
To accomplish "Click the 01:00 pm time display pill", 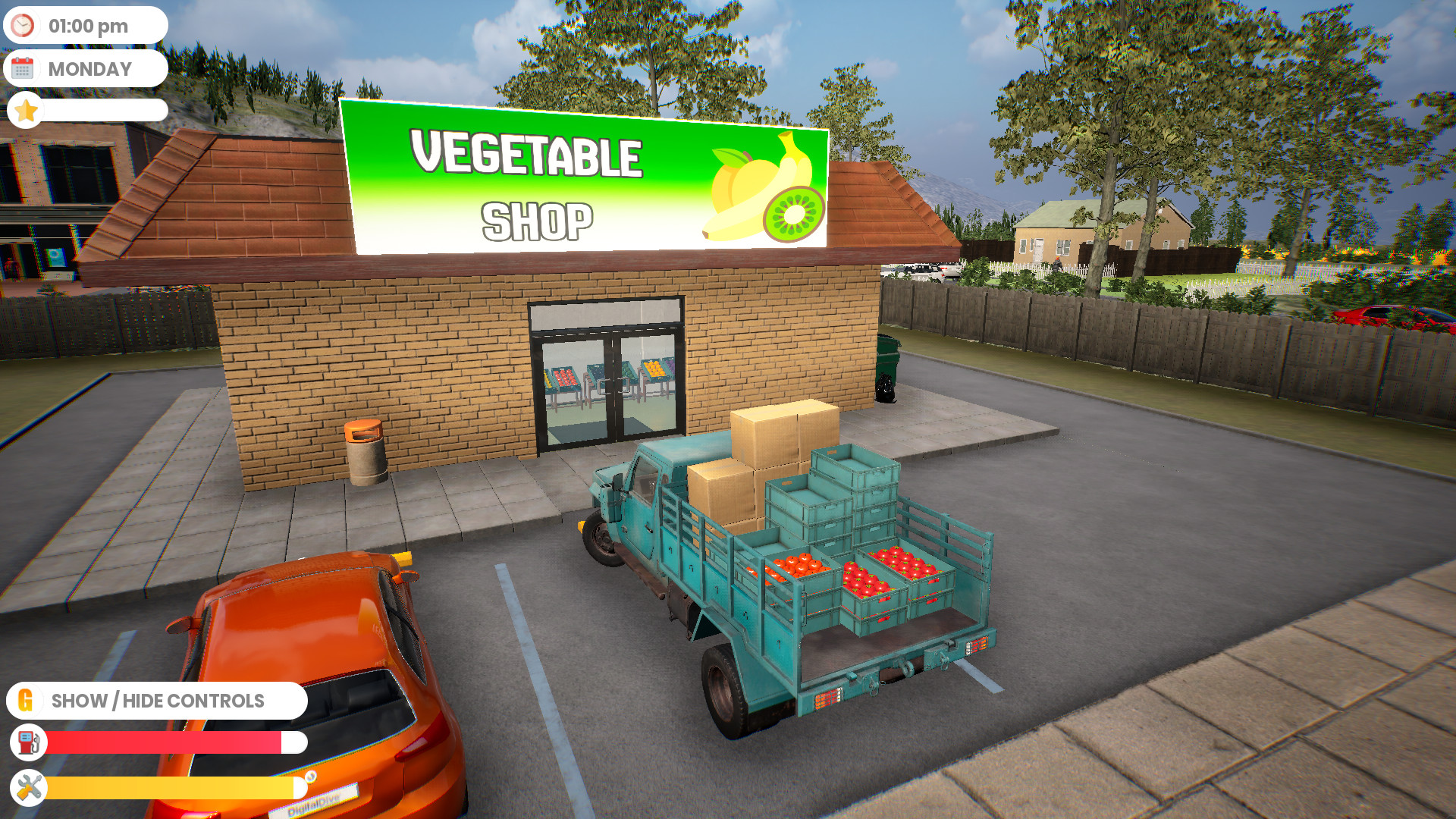I will (x=89, y=25).
